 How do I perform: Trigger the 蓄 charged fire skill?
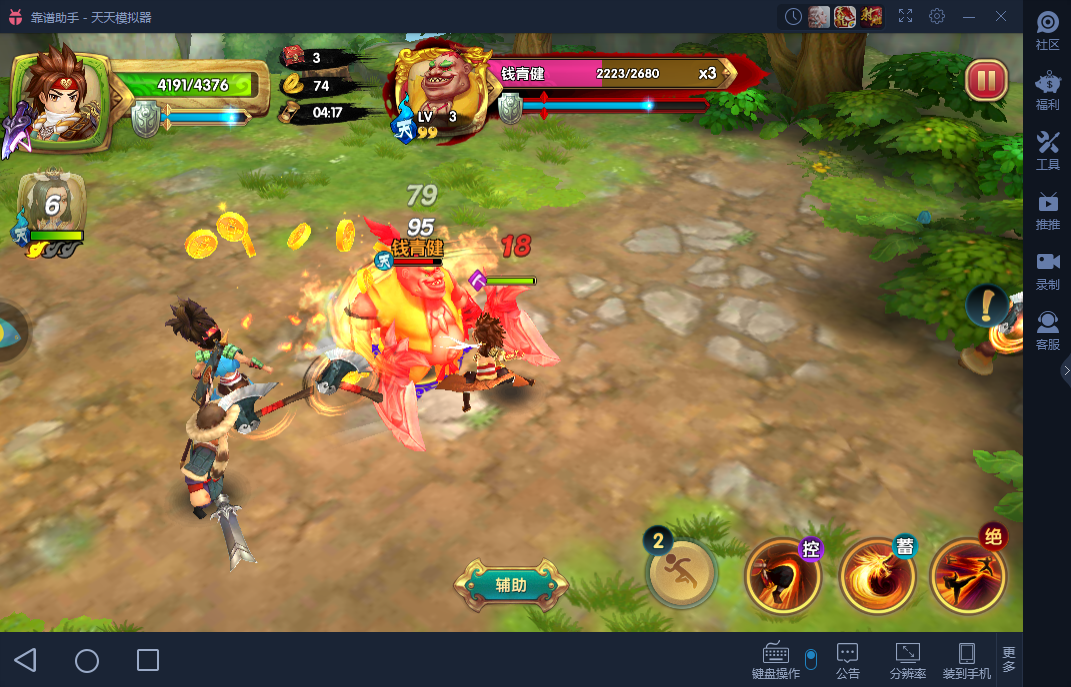[877, 575]
